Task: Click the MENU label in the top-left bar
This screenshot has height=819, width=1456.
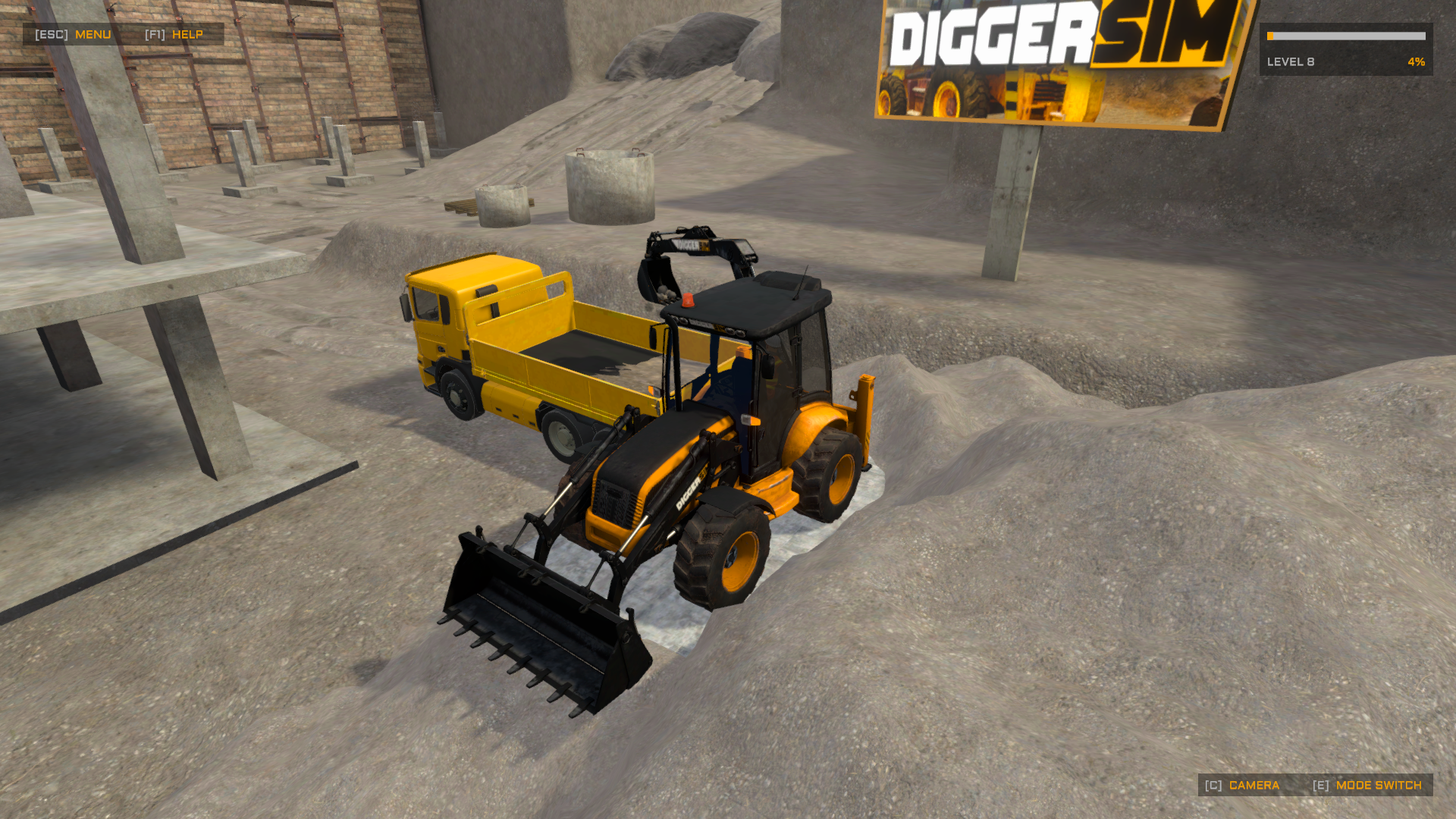Action: (93, 34)
